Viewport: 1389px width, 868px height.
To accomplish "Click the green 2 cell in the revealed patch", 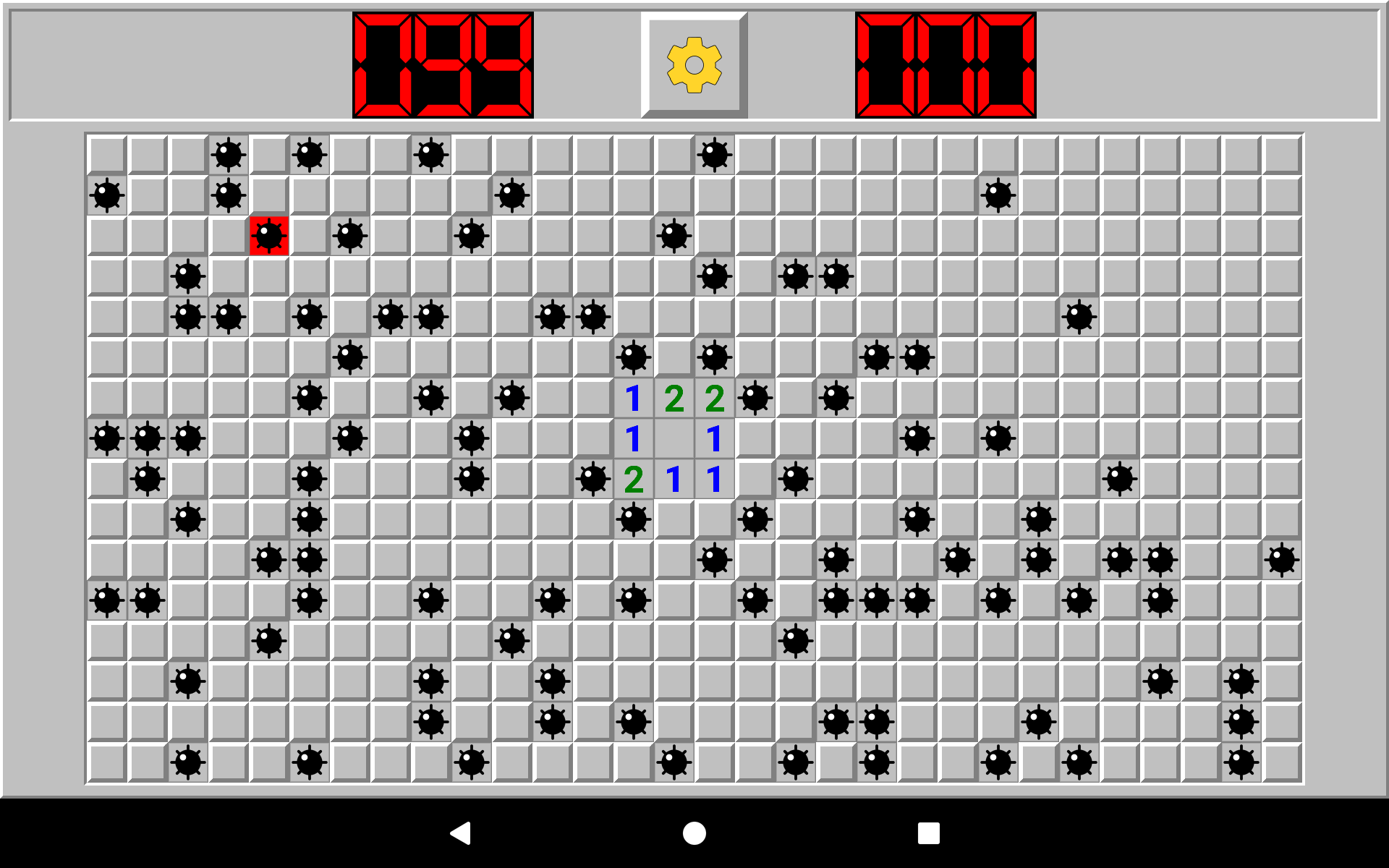I will coord(674,397).
